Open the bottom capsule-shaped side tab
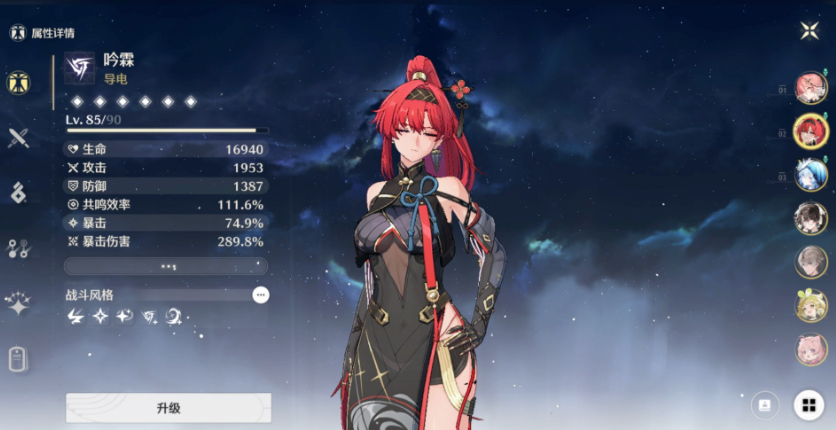836x430 pixels. (17, 359)
